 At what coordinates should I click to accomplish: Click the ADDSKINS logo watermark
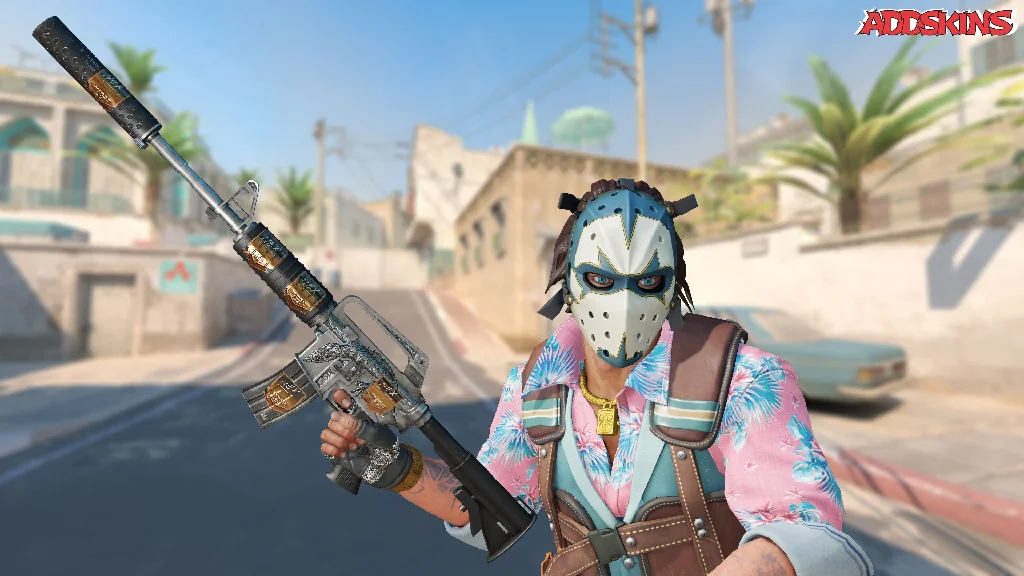coord(937,22)
